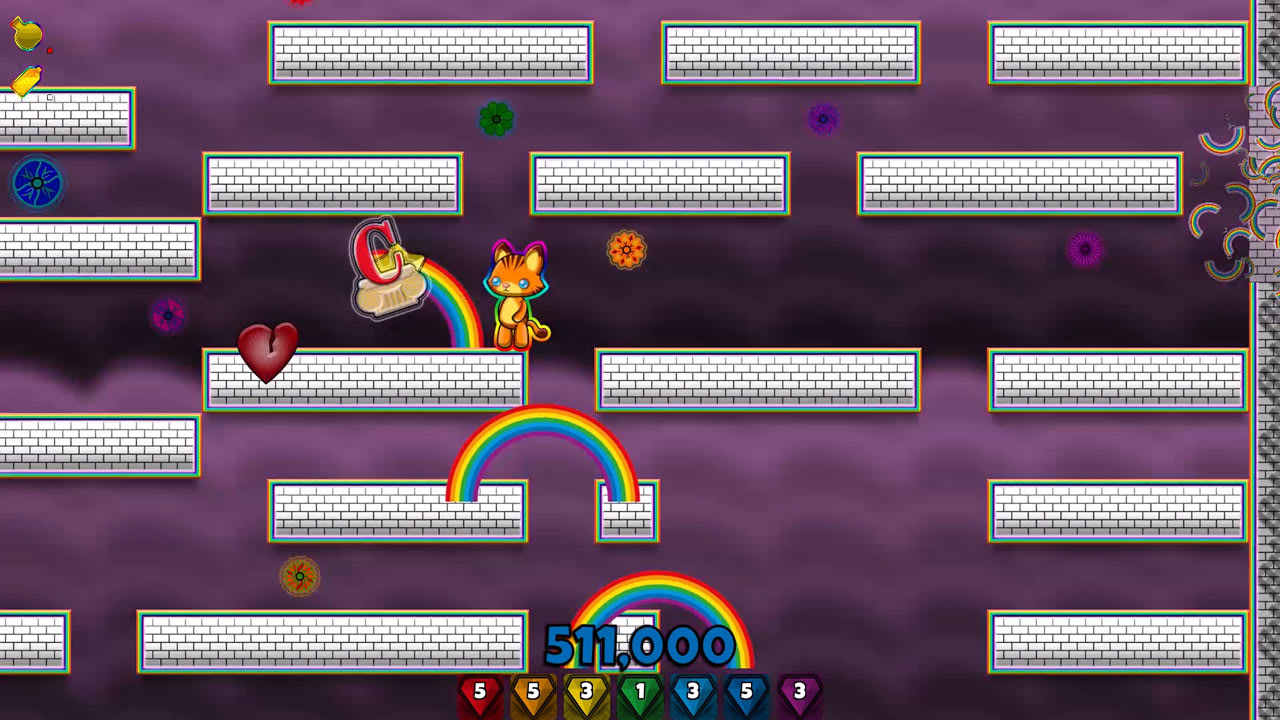Click the blue spinning wheel on the left wall
Image resolution: width=1280 pixels, height=720 pixels.
[36, 182]
